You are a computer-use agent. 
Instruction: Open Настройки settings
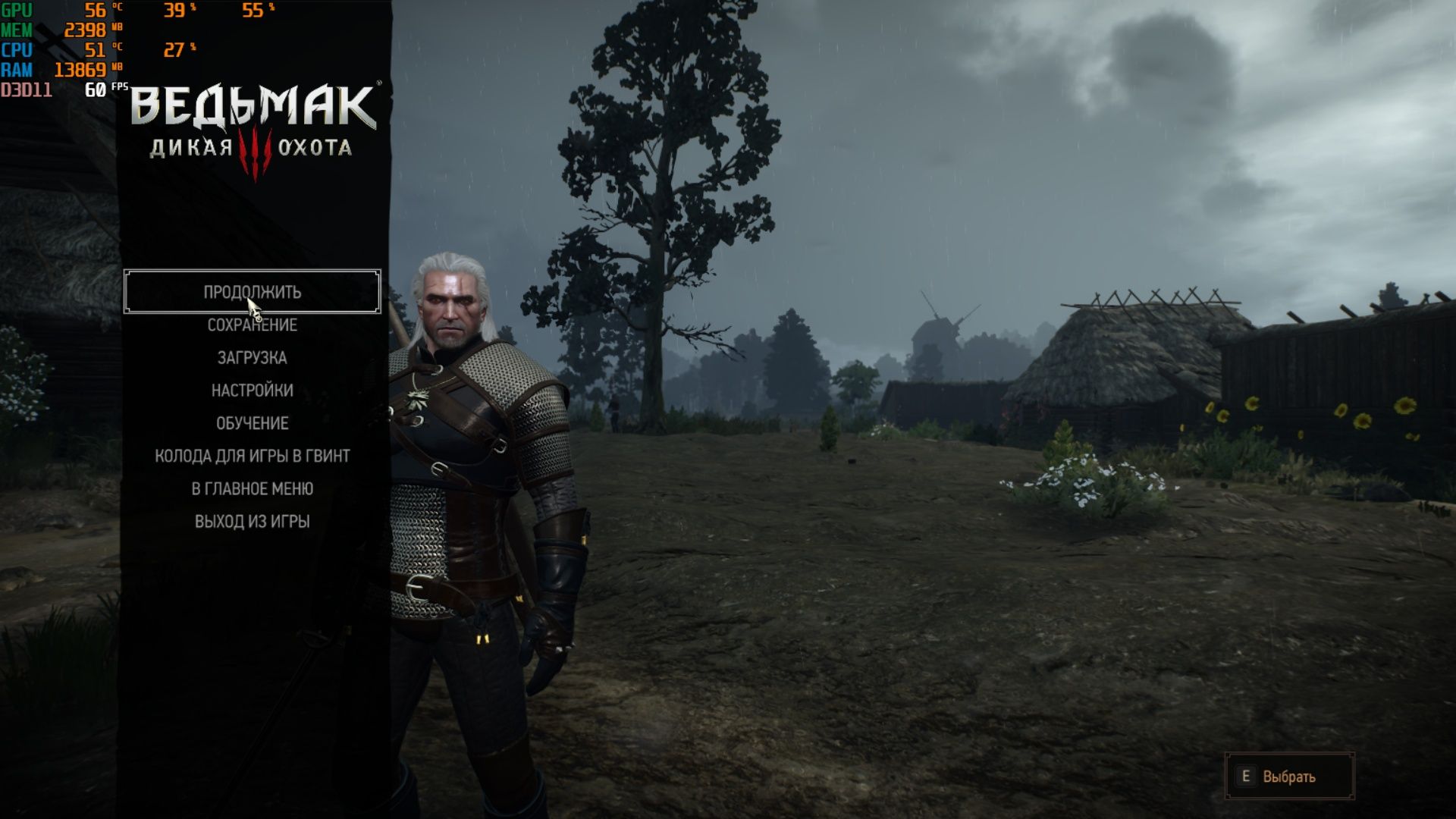252,391
